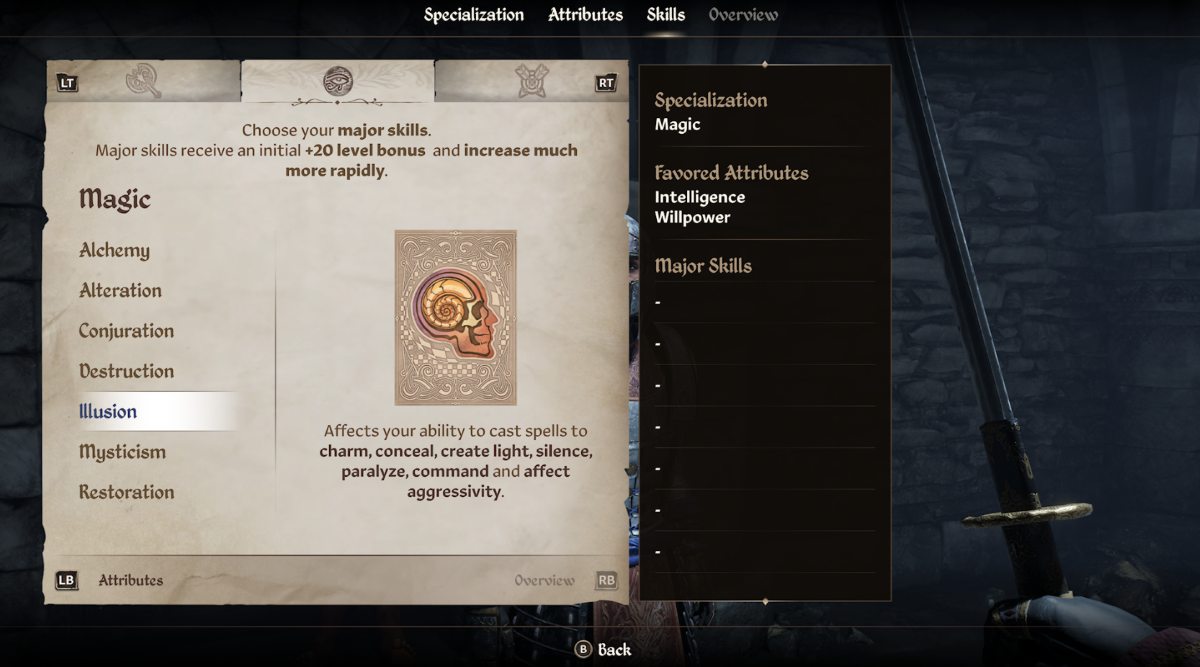This screenshot has height=667, width=1200.
Task: Click the Back button
Action: click(x=603, y=650)
